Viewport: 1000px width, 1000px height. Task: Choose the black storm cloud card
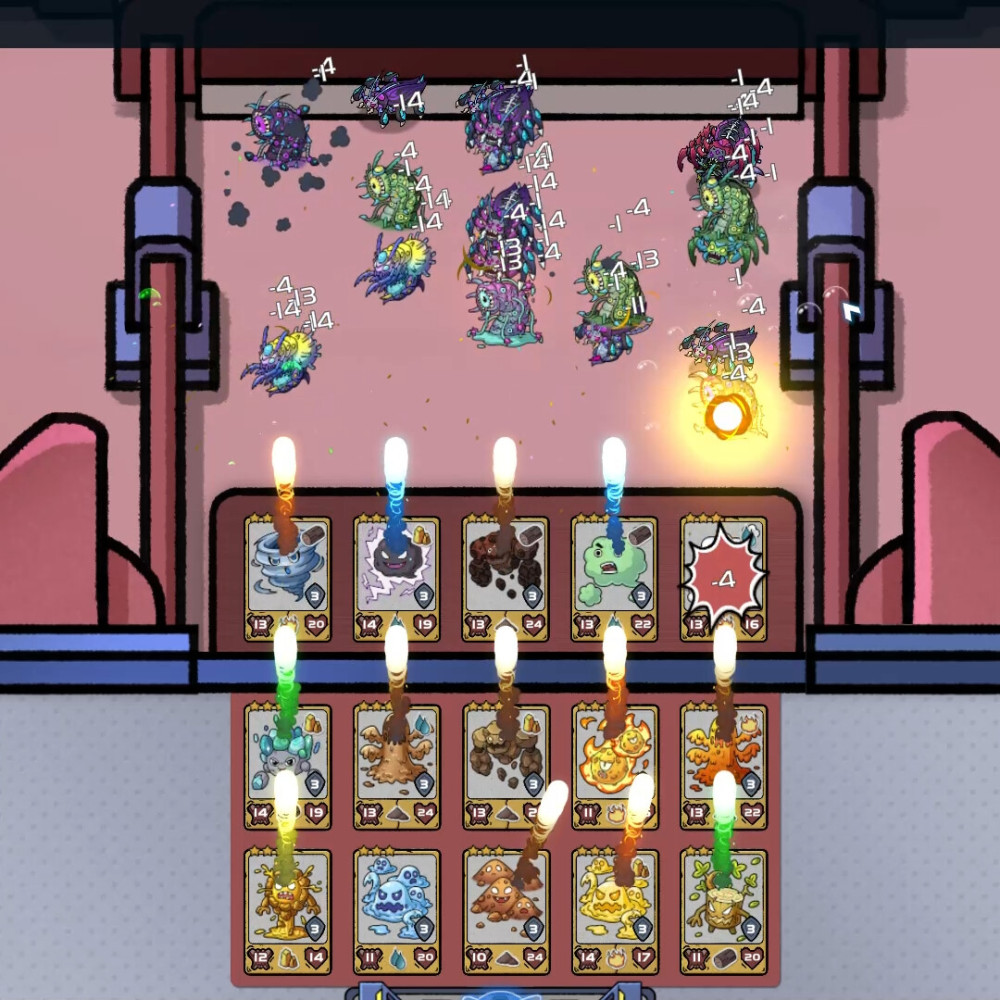point(397,578)
